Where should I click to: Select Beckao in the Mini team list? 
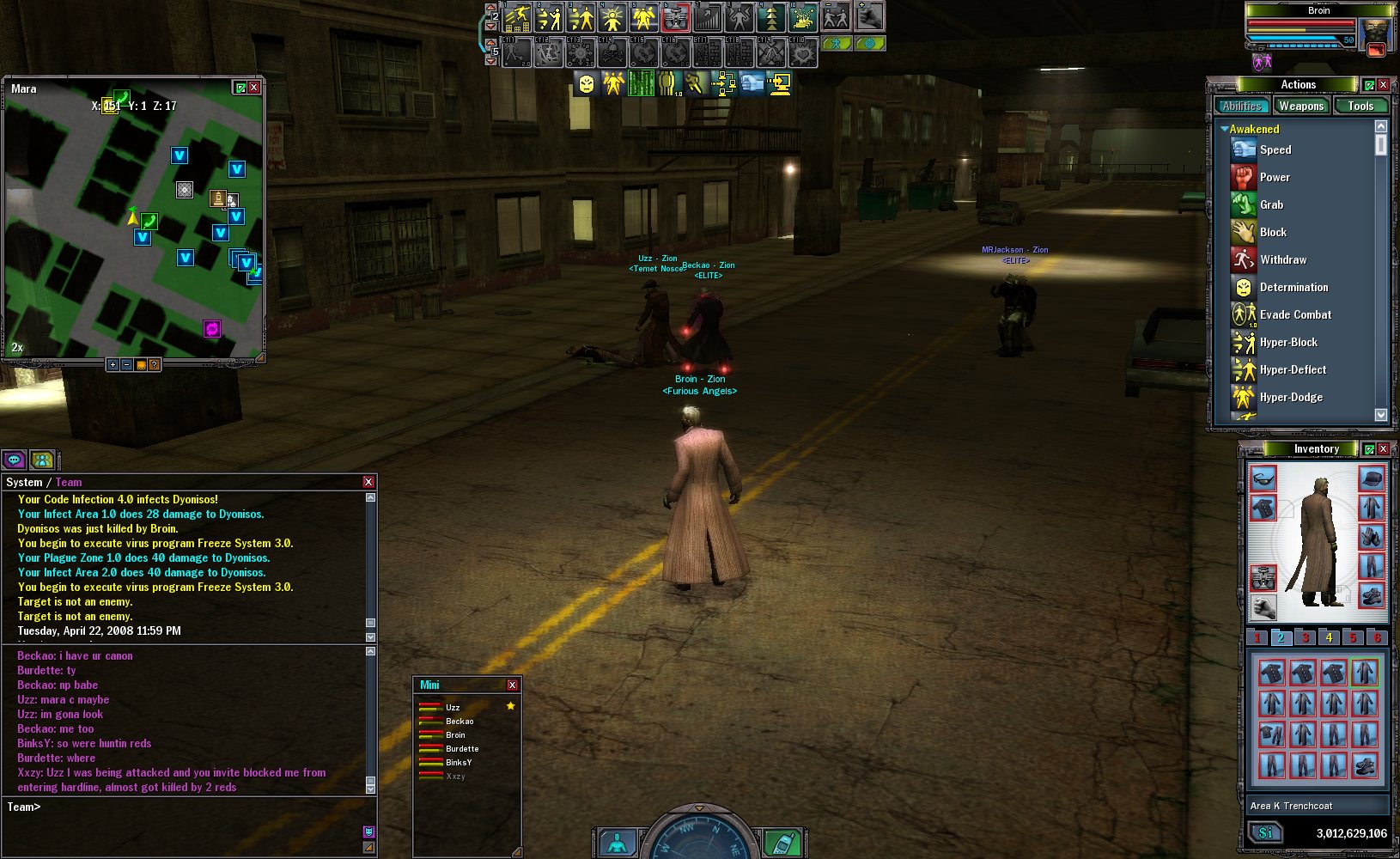tap(460, 722)
